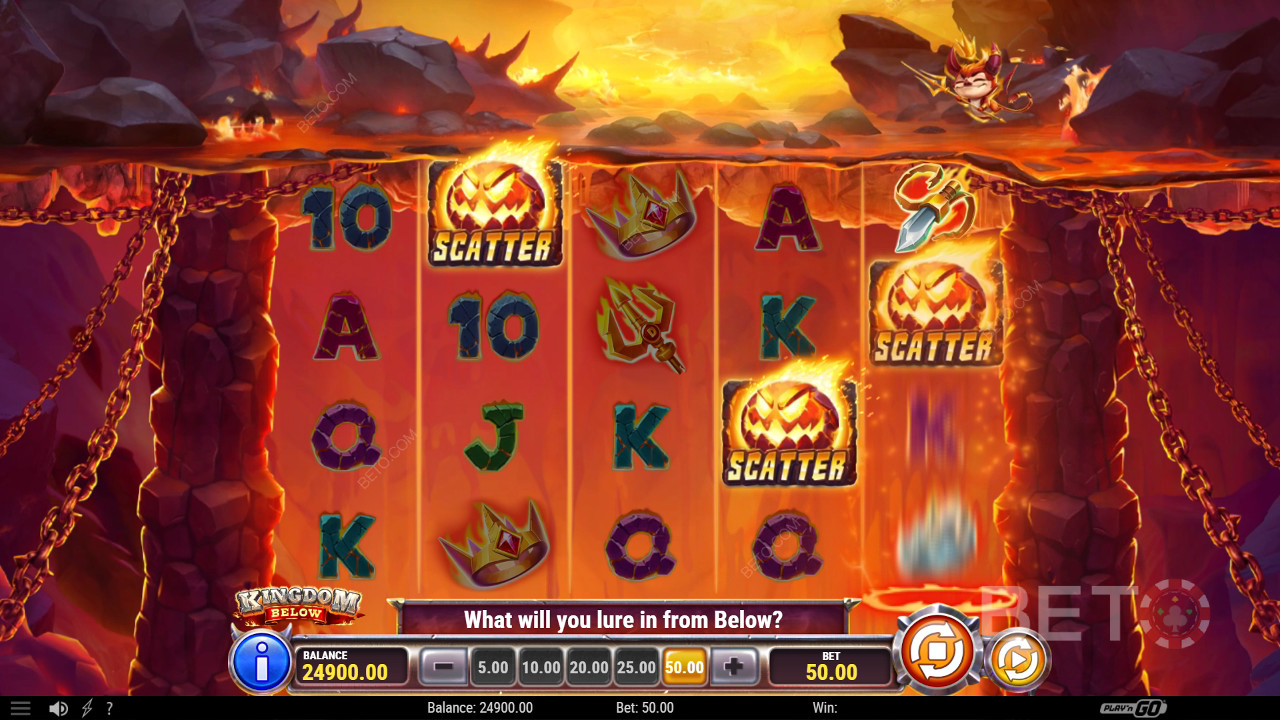Select the 5.00 bet amount
This screenshot has height=720, width=1280.
click(492, 667)
